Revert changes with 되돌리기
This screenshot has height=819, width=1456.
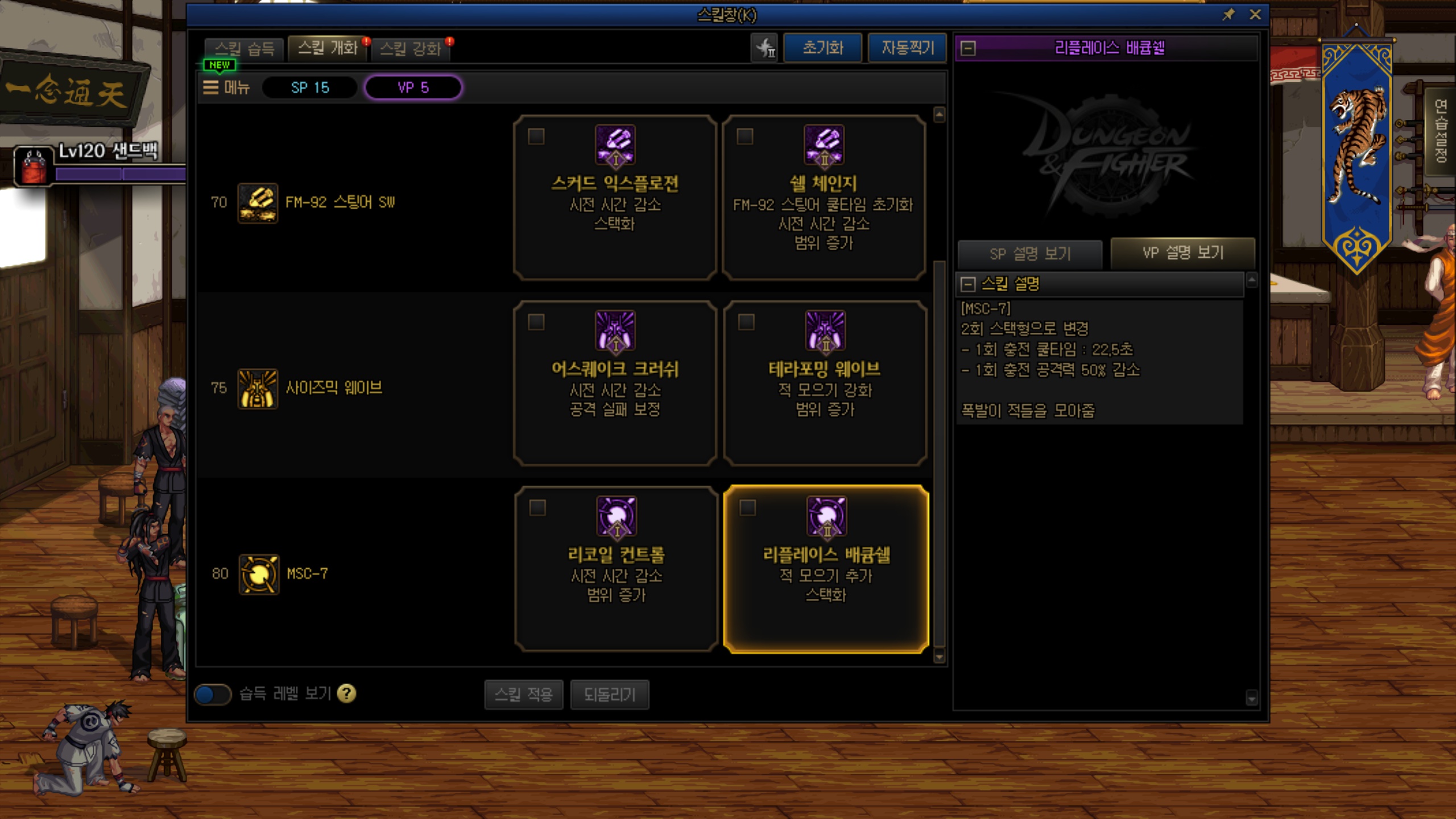tap(609, 694)
